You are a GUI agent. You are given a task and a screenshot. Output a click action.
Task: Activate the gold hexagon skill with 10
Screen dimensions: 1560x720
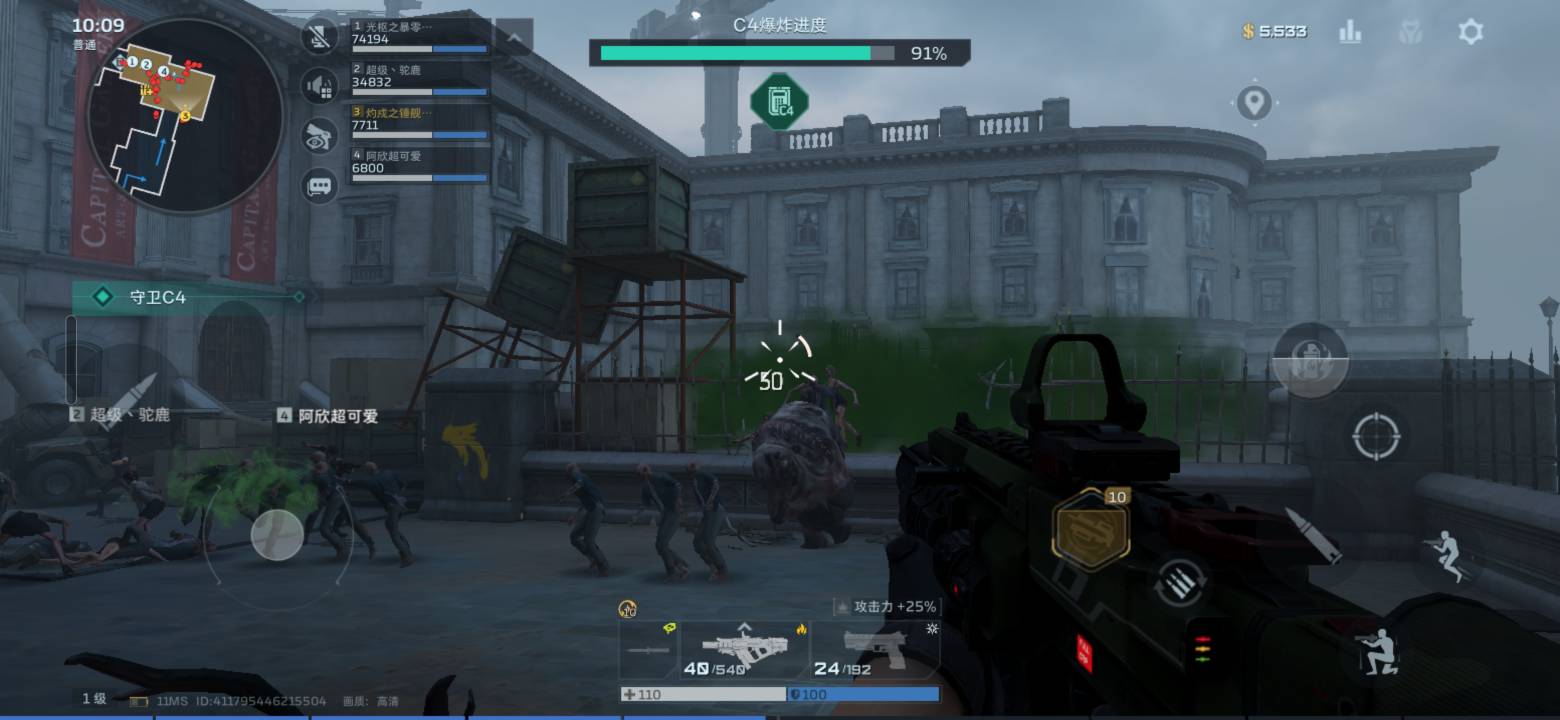[x=1090, y=529]
